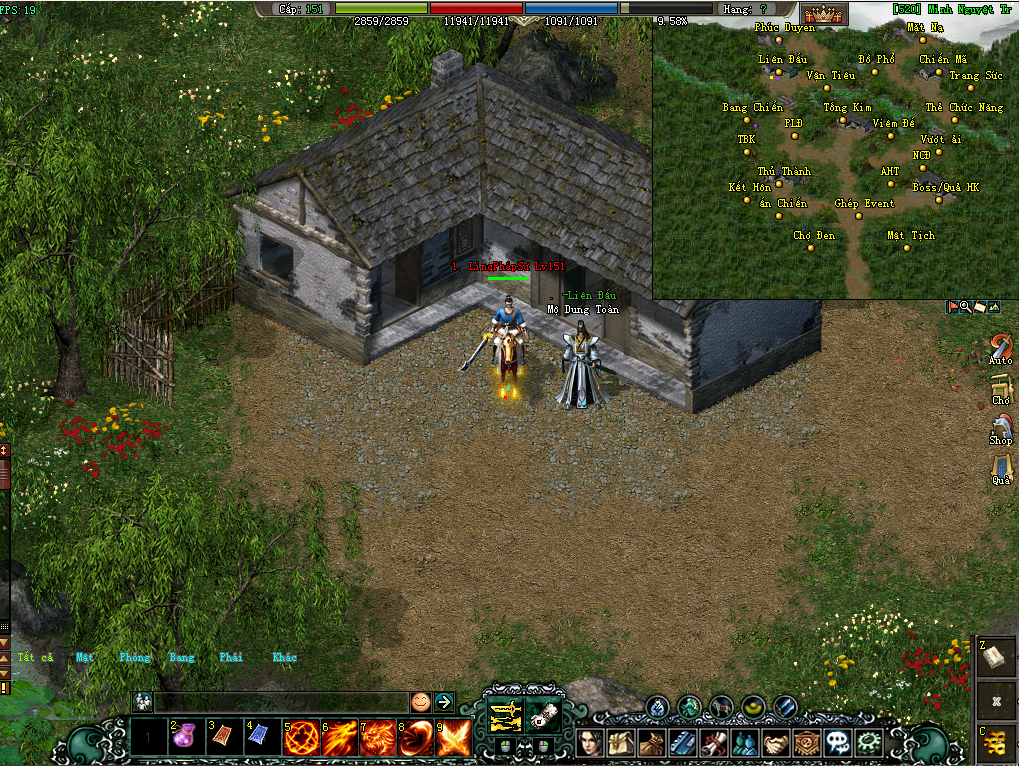Open the Quà gift button
1019x766 pixels.
[1001, 468]
